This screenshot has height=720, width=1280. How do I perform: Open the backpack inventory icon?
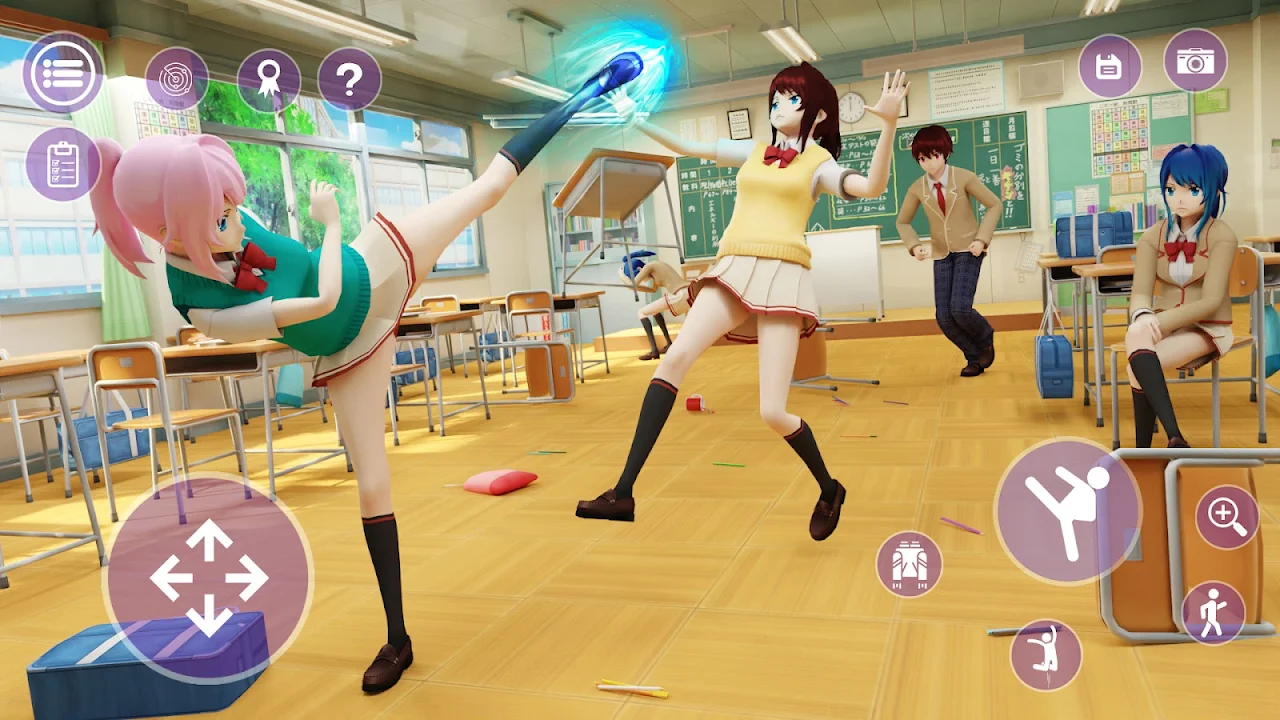(909, 564)
